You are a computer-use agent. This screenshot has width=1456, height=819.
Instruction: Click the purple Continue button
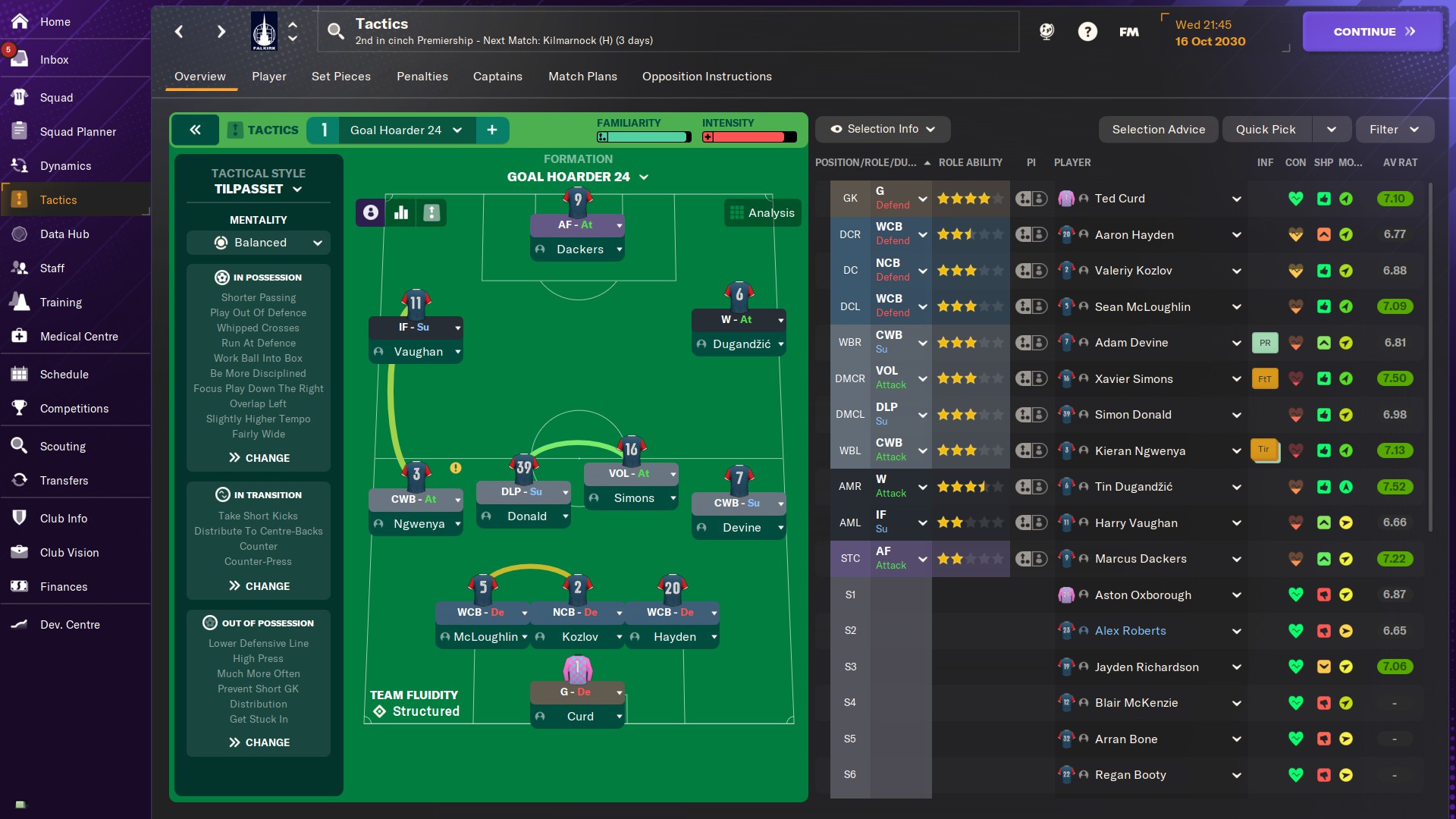click(x=1372, y=32)
